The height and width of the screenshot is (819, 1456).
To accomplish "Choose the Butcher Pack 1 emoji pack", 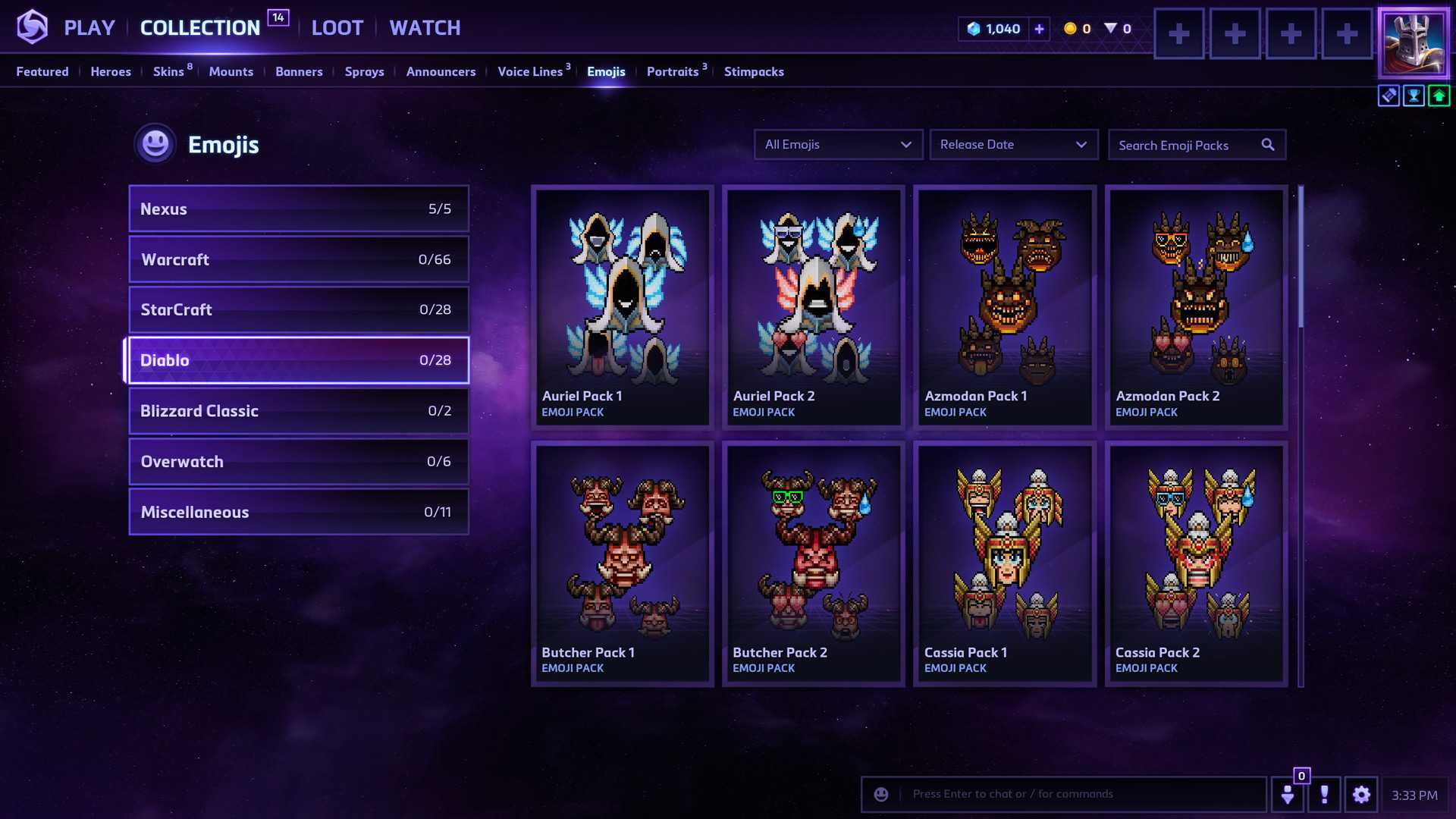I will pos(623,563).
